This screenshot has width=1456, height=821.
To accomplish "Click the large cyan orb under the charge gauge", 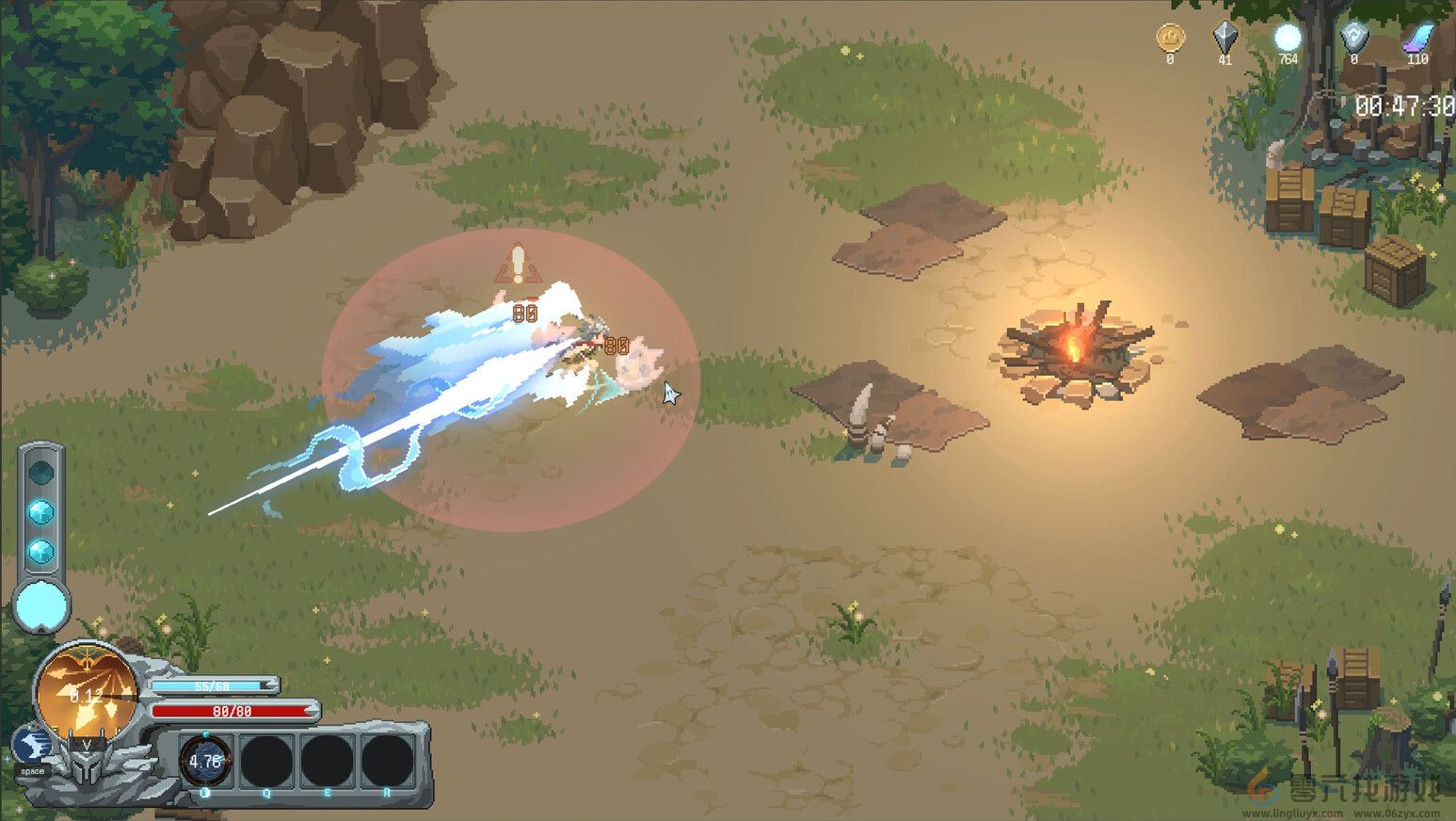I will click(x=40, y=608).
